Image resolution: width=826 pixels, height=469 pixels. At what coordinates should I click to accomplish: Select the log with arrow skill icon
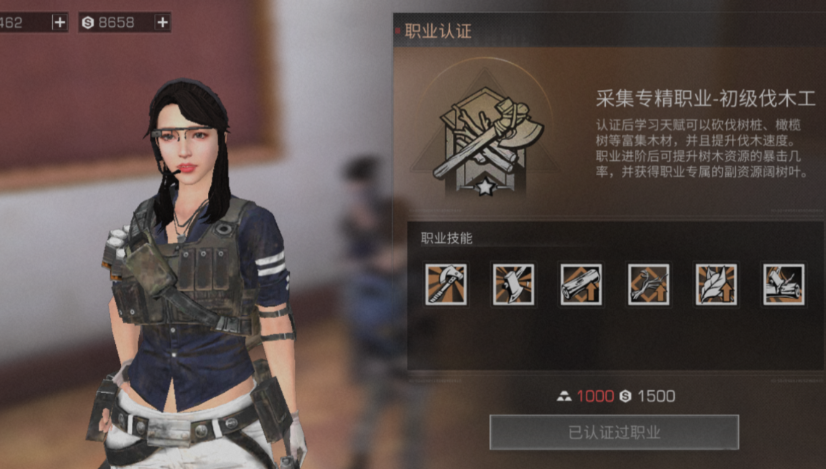tap(580, 284)
